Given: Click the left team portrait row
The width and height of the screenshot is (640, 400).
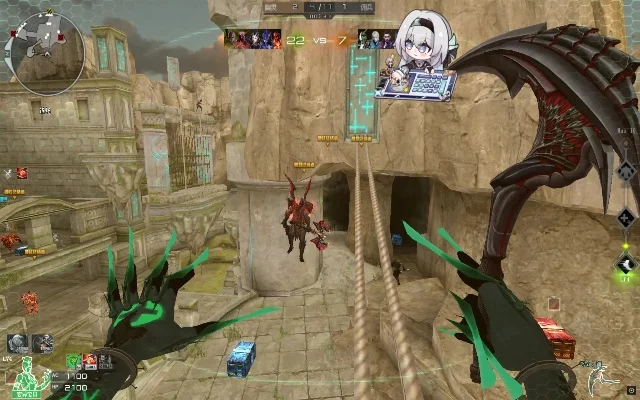Looking at the screenshot, I should (252, 38).
